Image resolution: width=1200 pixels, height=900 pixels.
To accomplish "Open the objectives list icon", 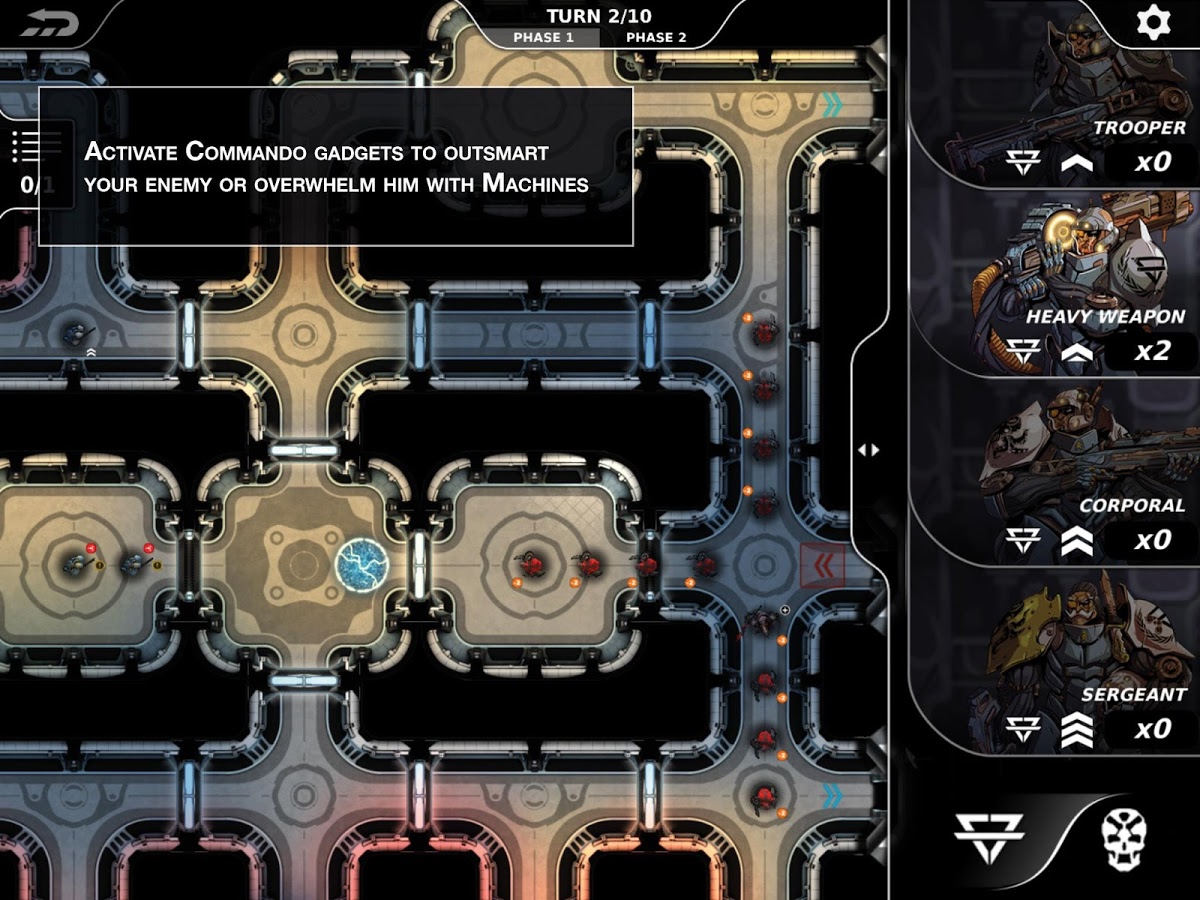I will [25, 147].
